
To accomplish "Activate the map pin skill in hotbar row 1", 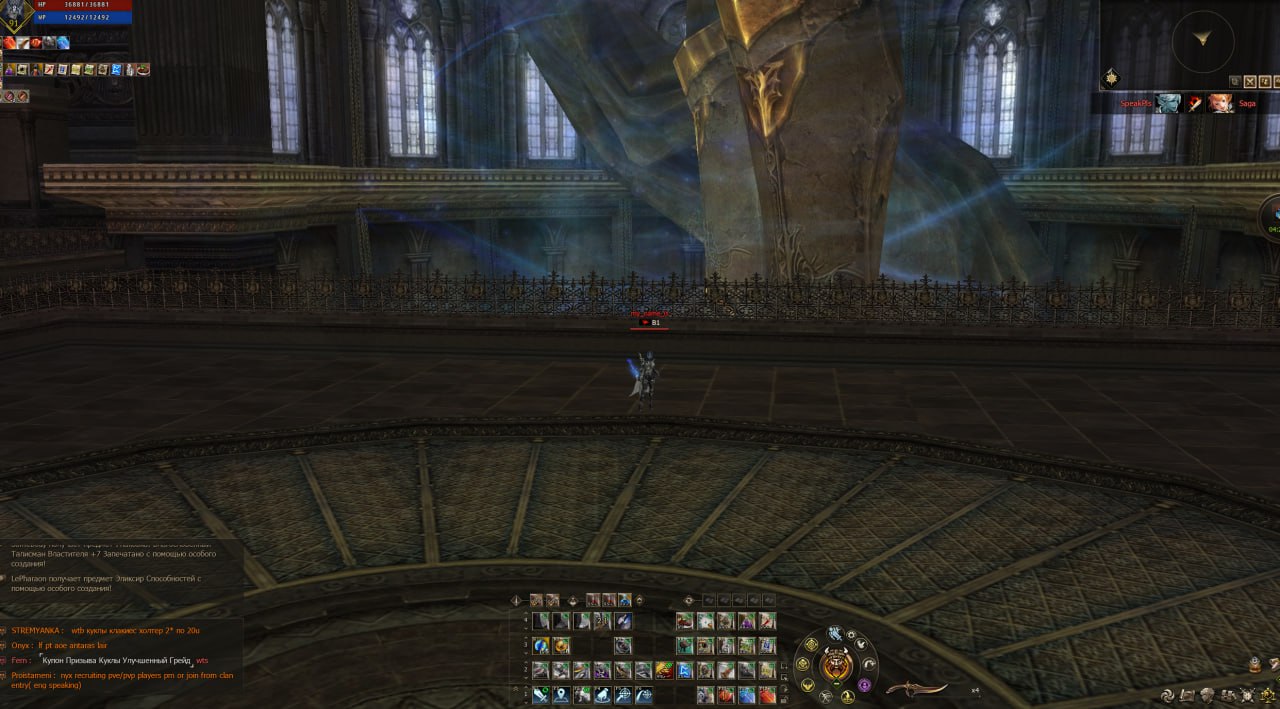I will (x=561, y=695).
